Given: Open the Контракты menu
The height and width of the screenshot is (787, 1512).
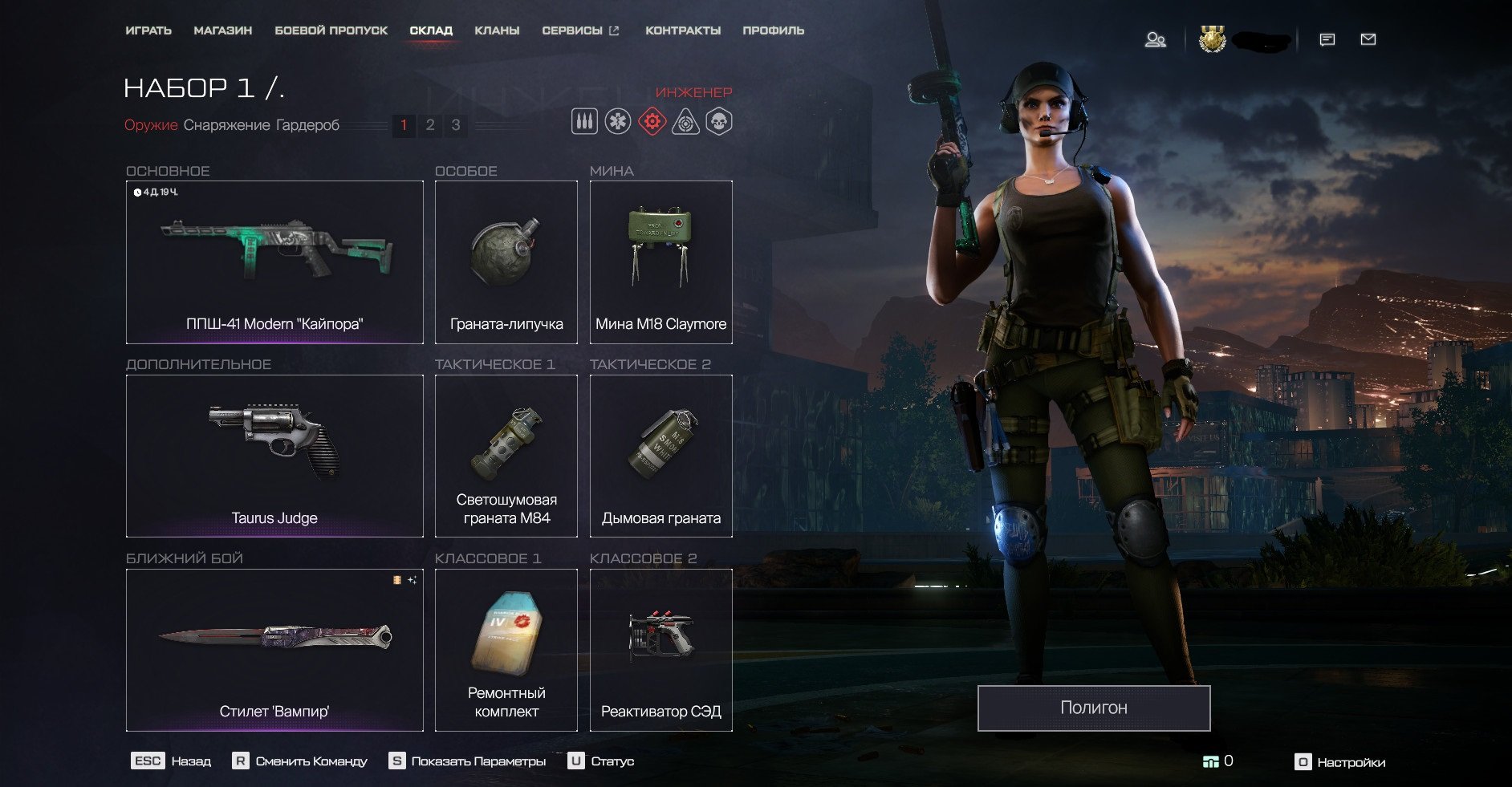Looking at the screenshot, I should [683, 30].
